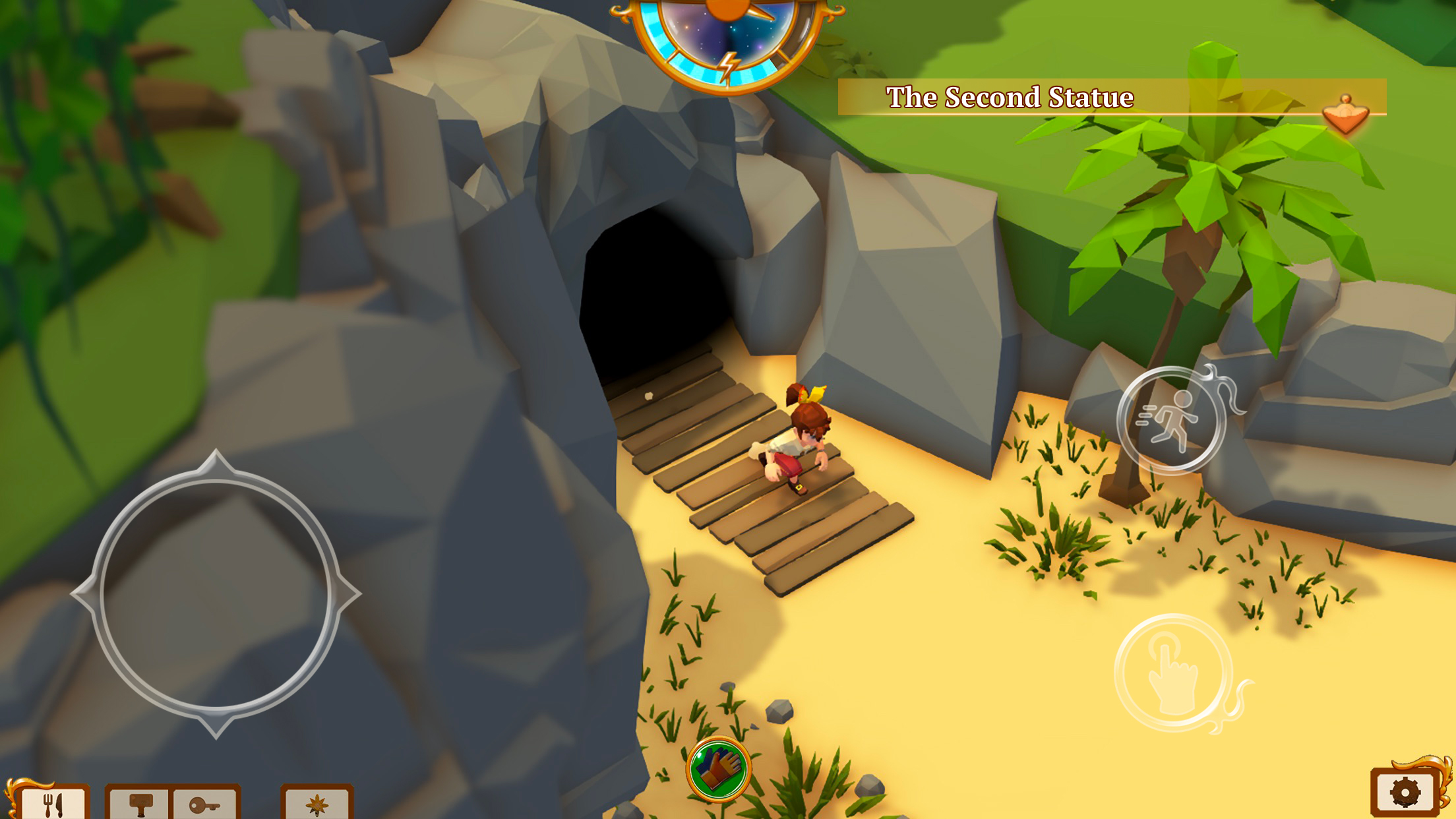Tap the sprint running-figure button
Image resolution: width=1456 pixels, height=819 pixels.
click(1171, 420)
